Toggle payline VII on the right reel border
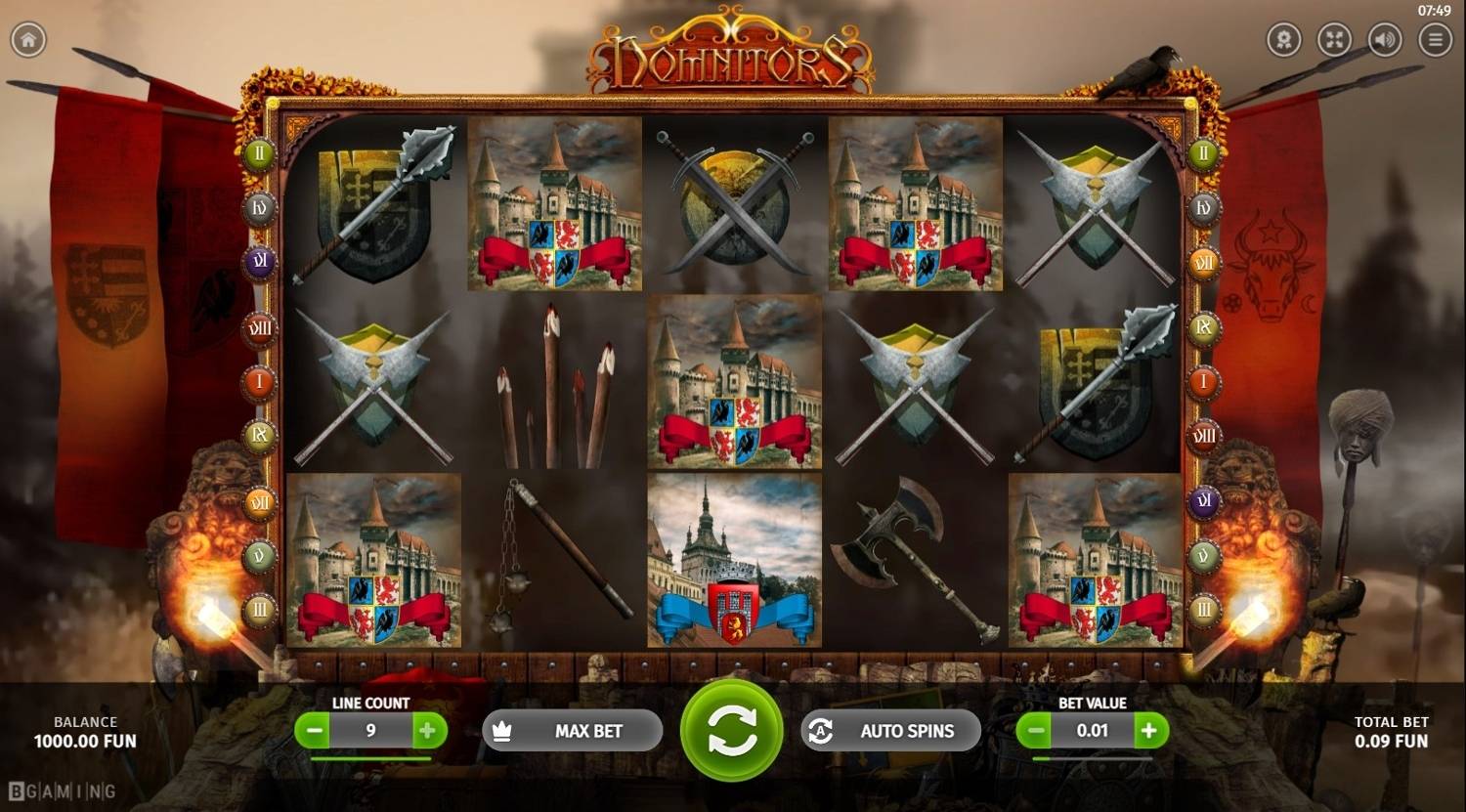The height and width of the screenshot is (812, 1466). (1205, 262)
